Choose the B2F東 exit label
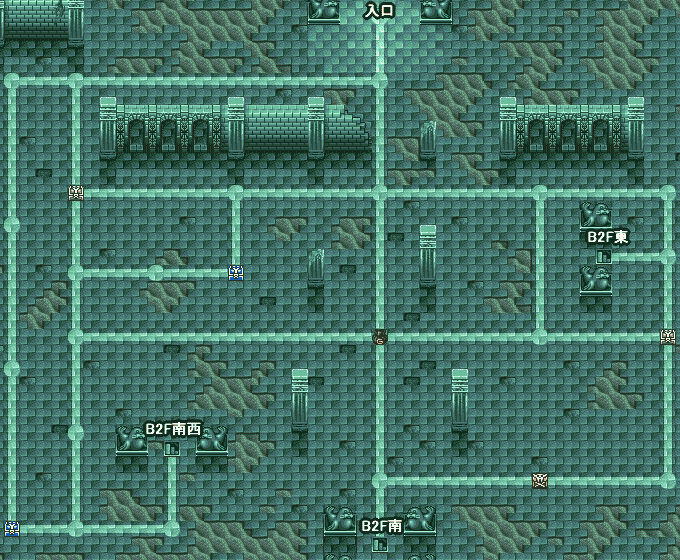680x560 pixels. click(x=607, y=237)
